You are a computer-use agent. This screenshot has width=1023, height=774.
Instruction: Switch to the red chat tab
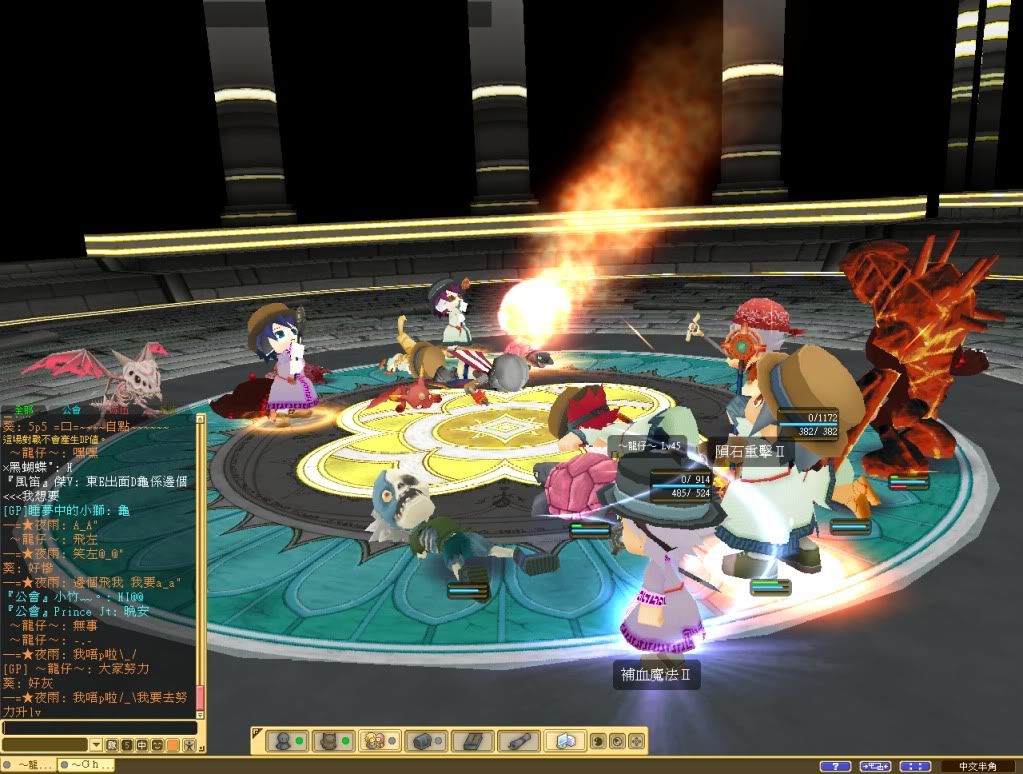tap(118, 410)
